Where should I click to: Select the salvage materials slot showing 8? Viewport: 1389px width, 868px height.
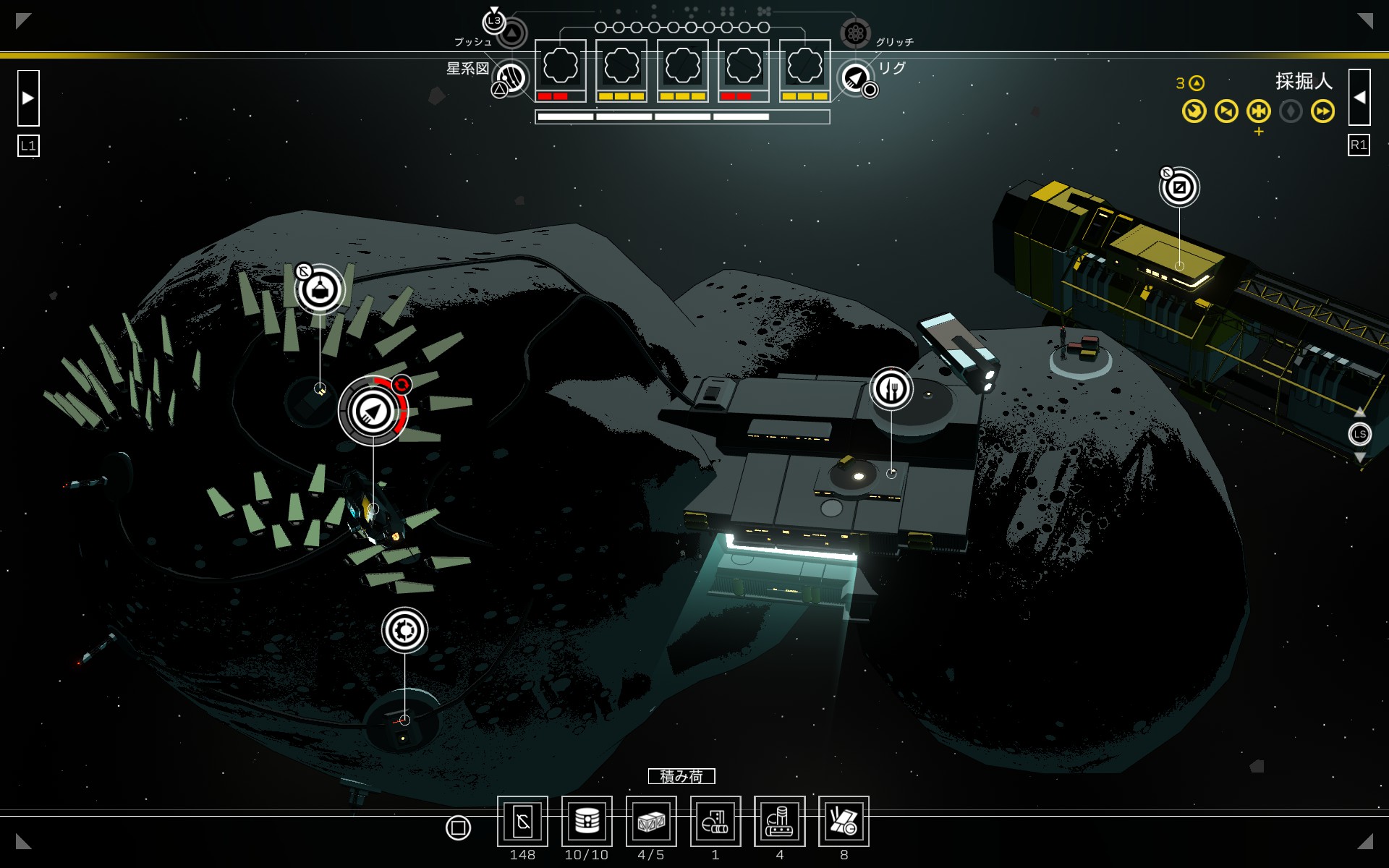pos(844,821)
